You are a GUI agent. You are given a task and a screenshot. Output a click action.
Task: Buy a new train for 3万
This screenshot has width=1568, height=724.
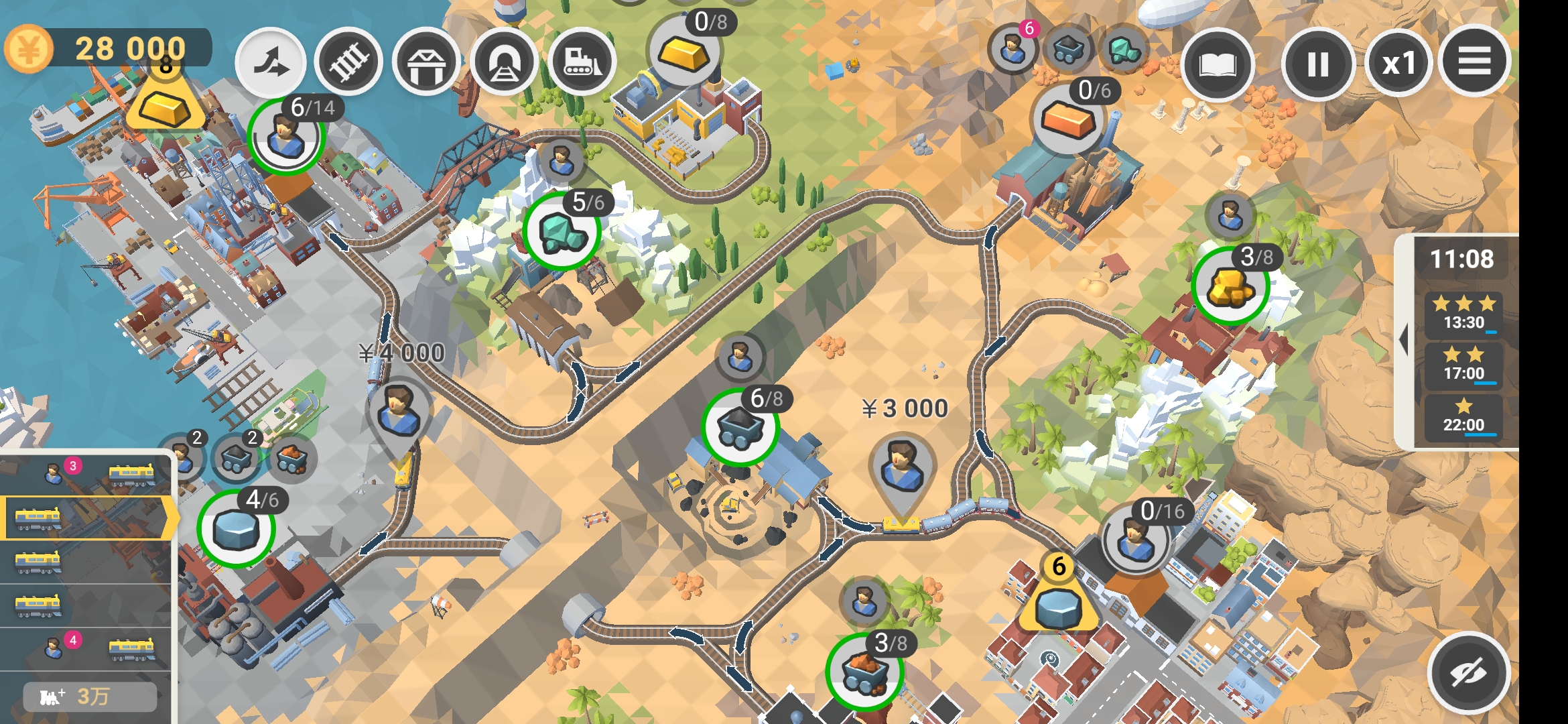[90, 697]
